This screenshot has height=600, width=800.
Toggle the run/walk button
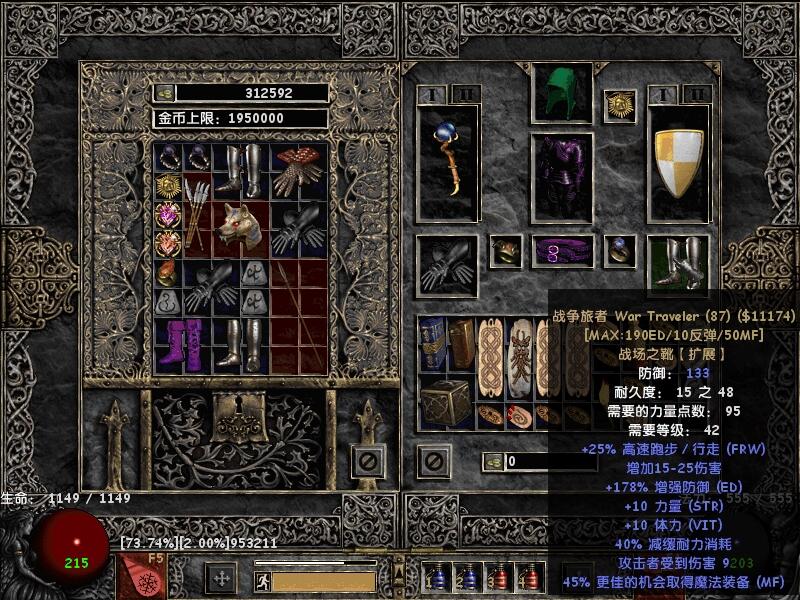click(x=263, y=580)
